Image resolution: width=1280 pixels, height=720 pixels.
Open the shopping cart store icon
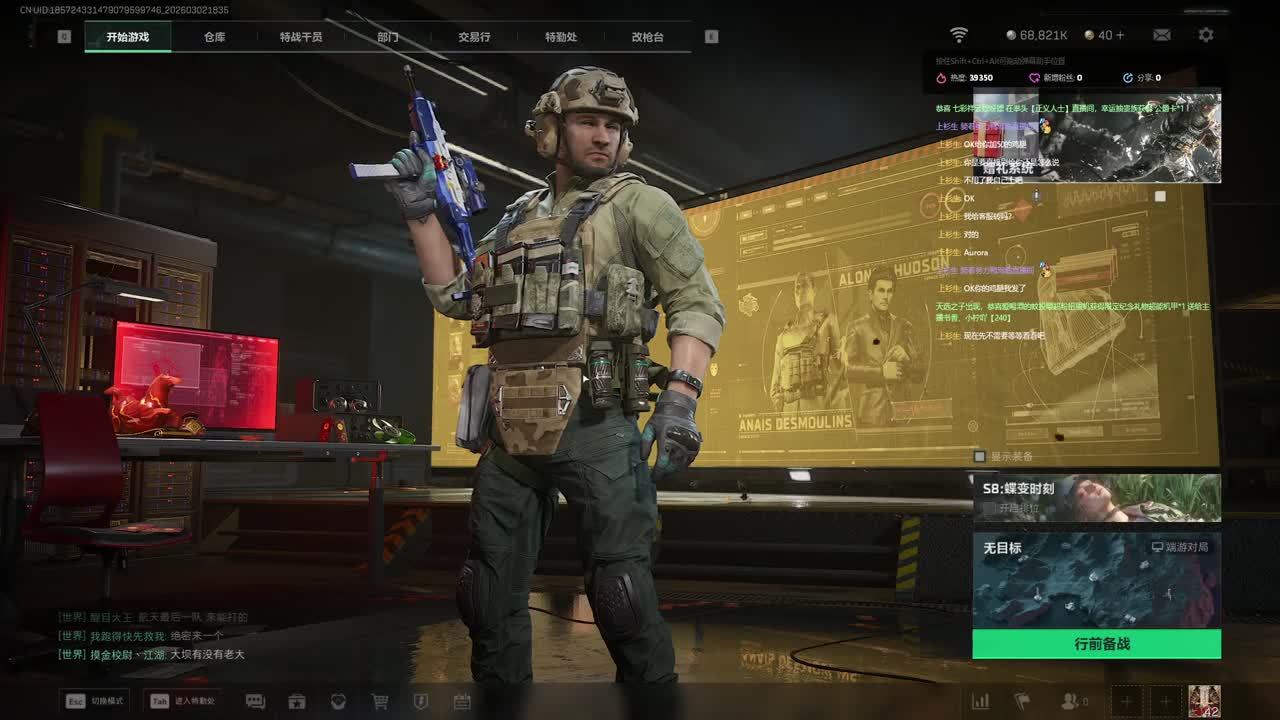click(x=380, y=702)
